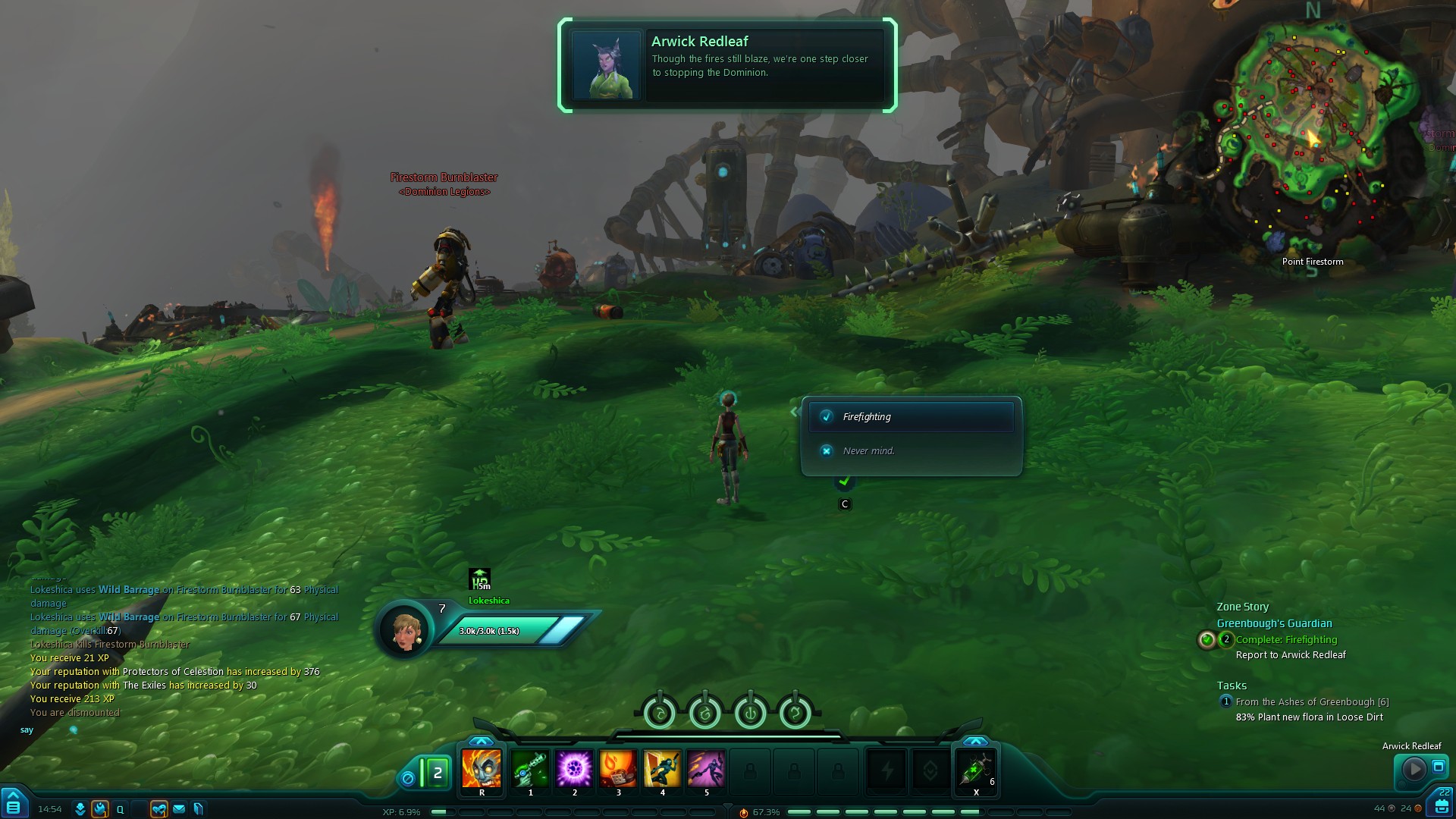The image size is (1456, 819).
Task: Use the purple dash ability in slot 5
Action: click(706, 768)
